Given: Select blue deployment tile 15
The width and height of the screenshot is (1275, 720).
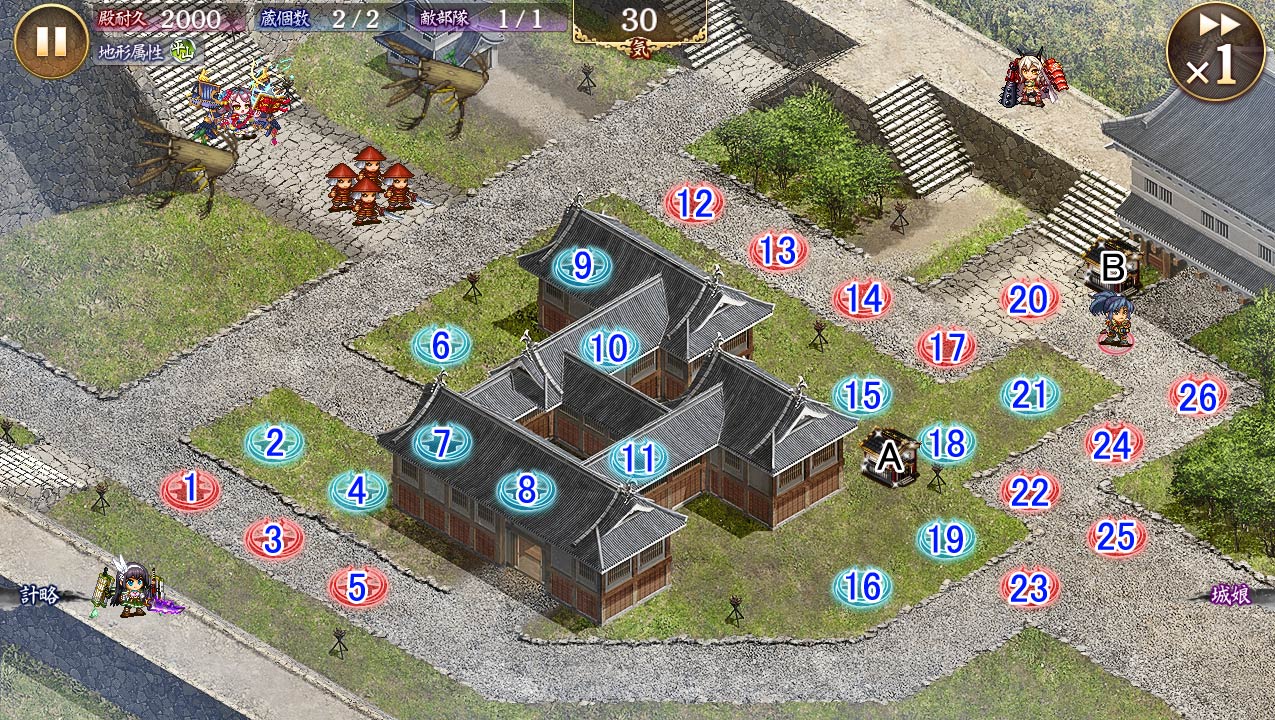Looking at the screenshot, I should pos(862,396).
